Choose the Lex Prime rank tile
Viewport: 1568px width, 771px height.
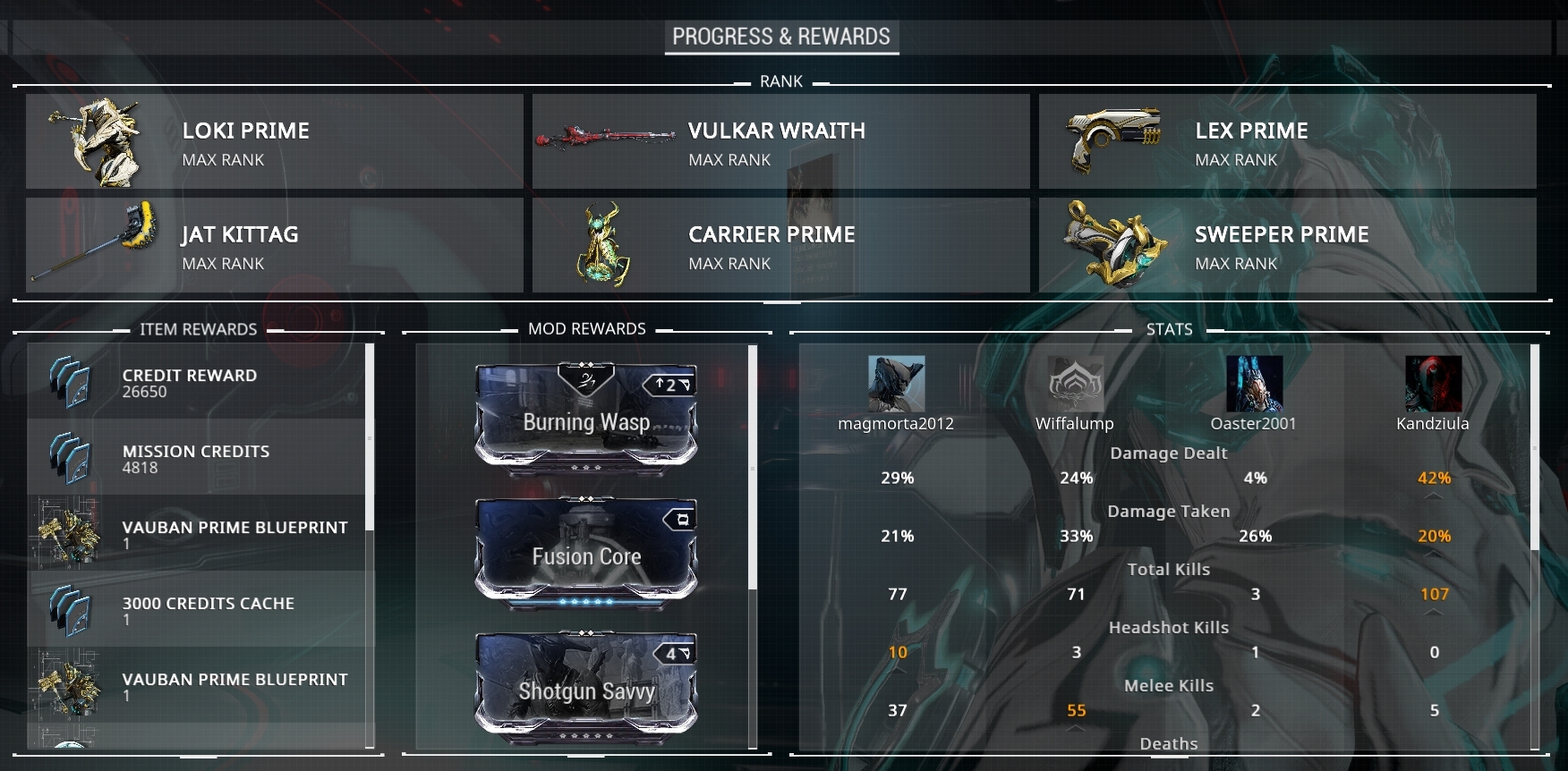1287,142
